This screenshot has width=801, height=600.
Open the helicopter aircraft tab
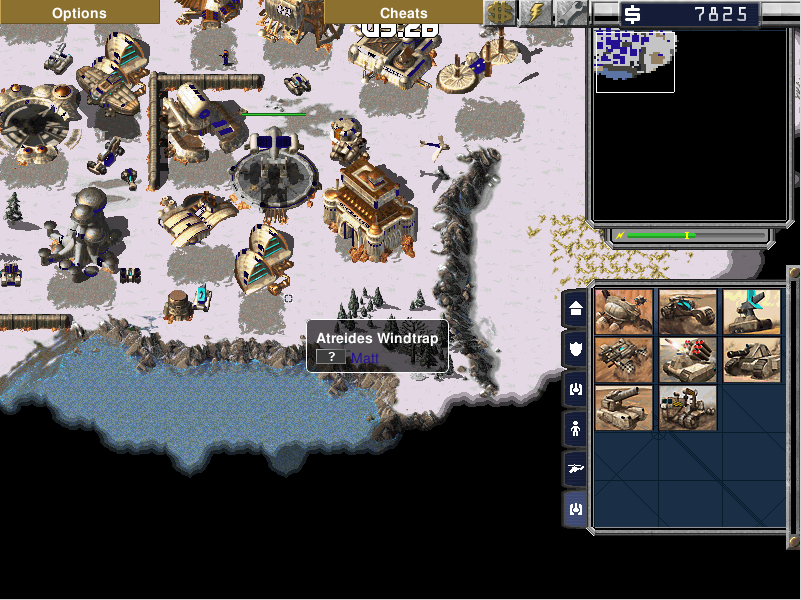tap(576, 469)
